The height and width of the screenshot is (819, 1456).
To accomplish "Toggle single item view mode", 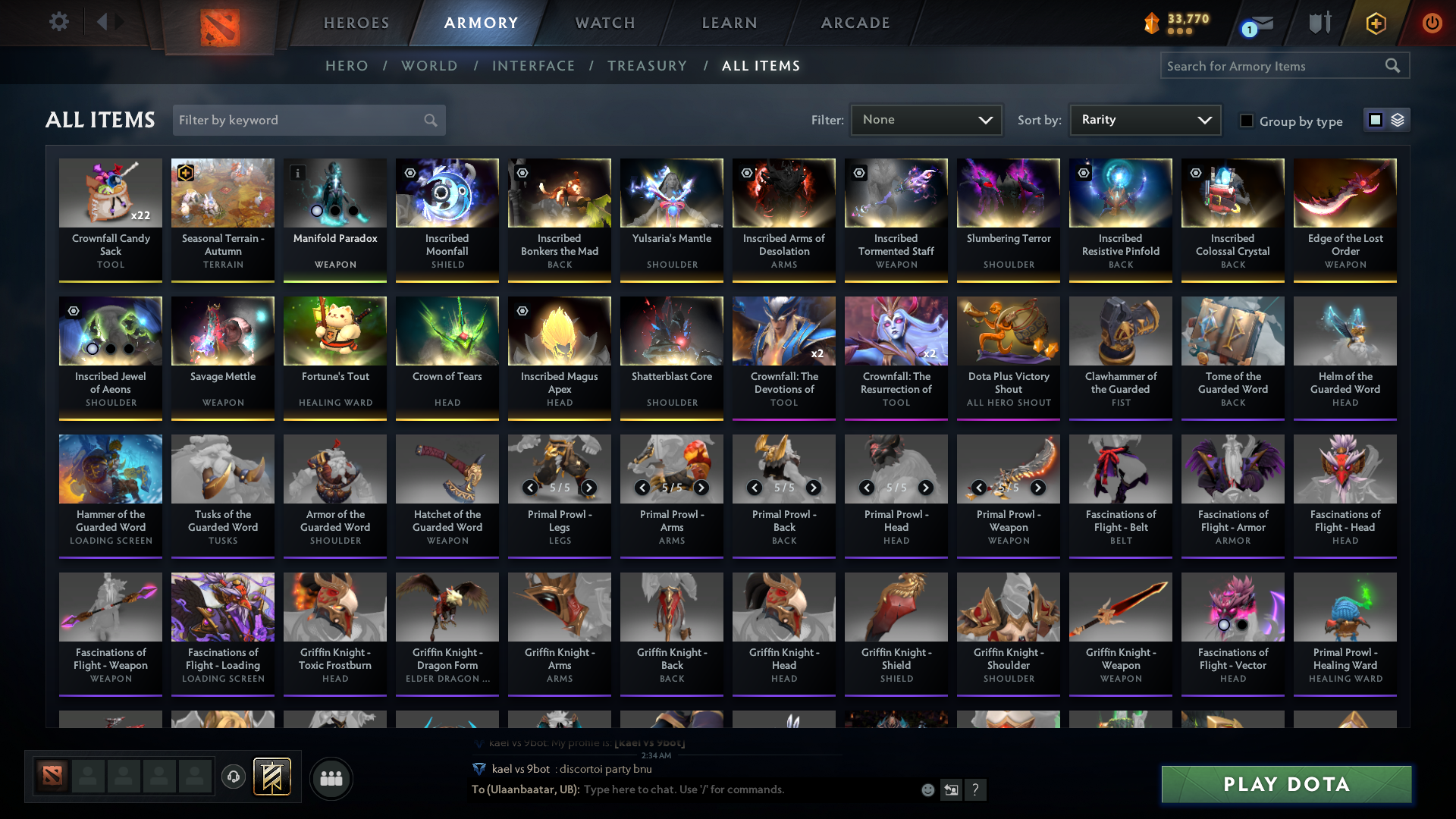I will pos(1375,120).
